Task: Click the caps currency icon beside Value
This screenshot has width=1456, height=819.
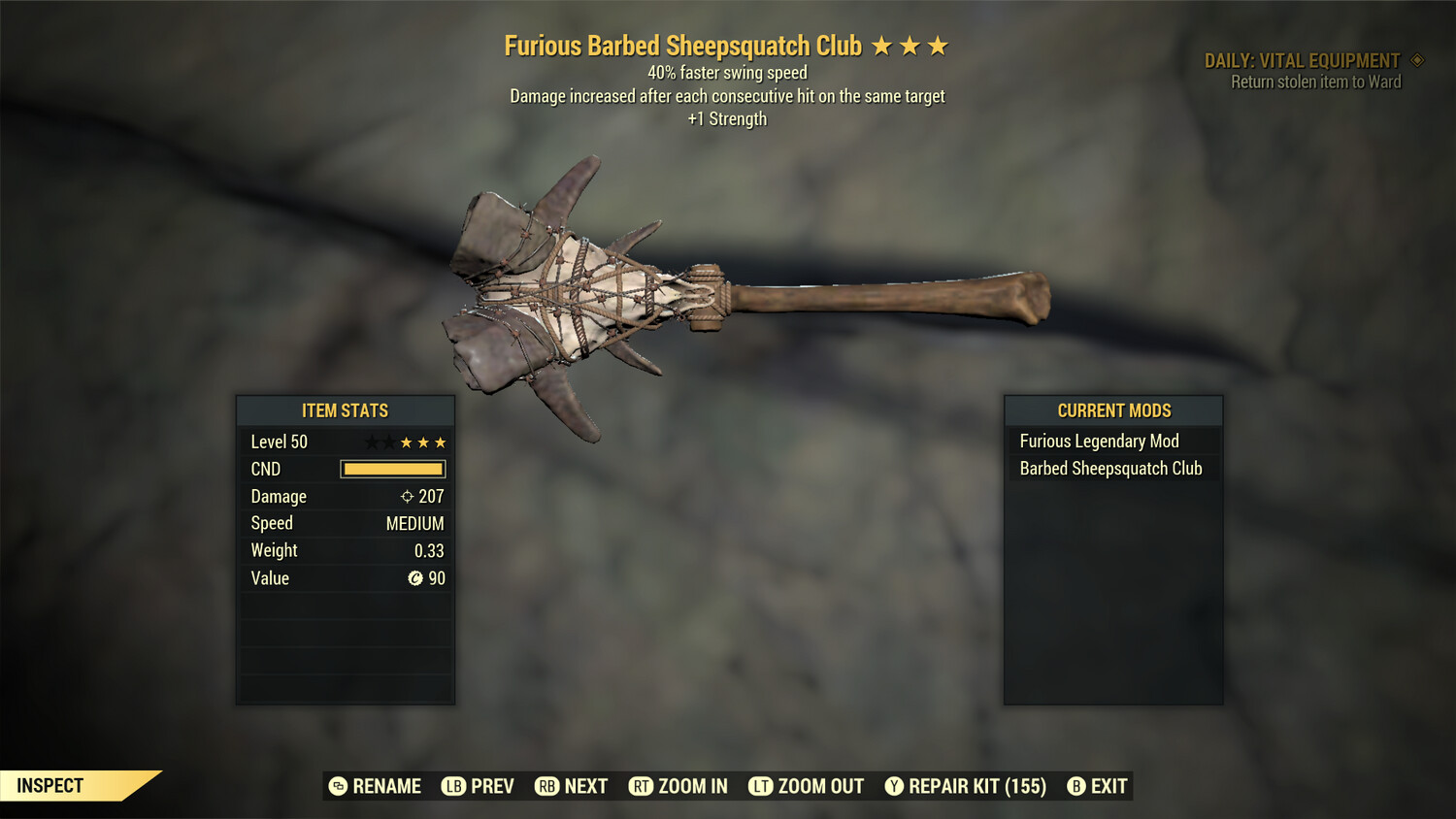Action: point(417,578)
